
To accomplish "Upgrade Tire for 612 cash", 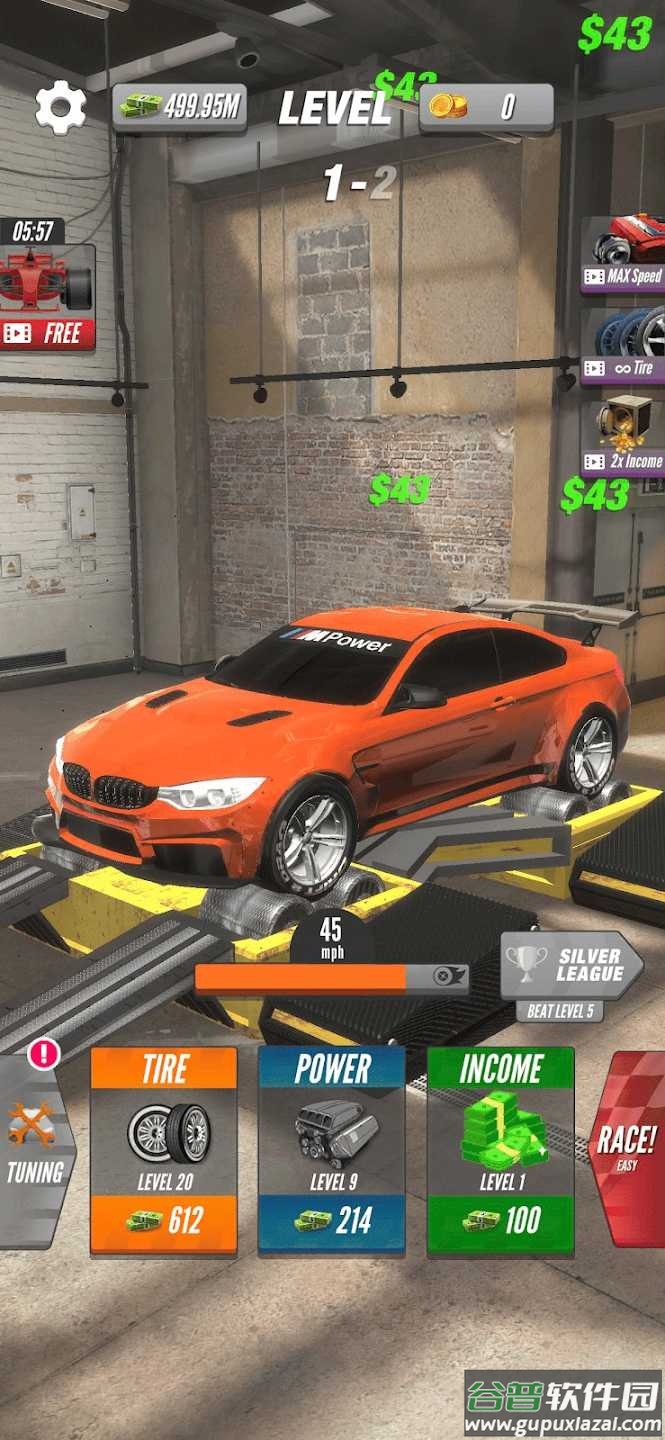I will click(x=164, y=1150).
